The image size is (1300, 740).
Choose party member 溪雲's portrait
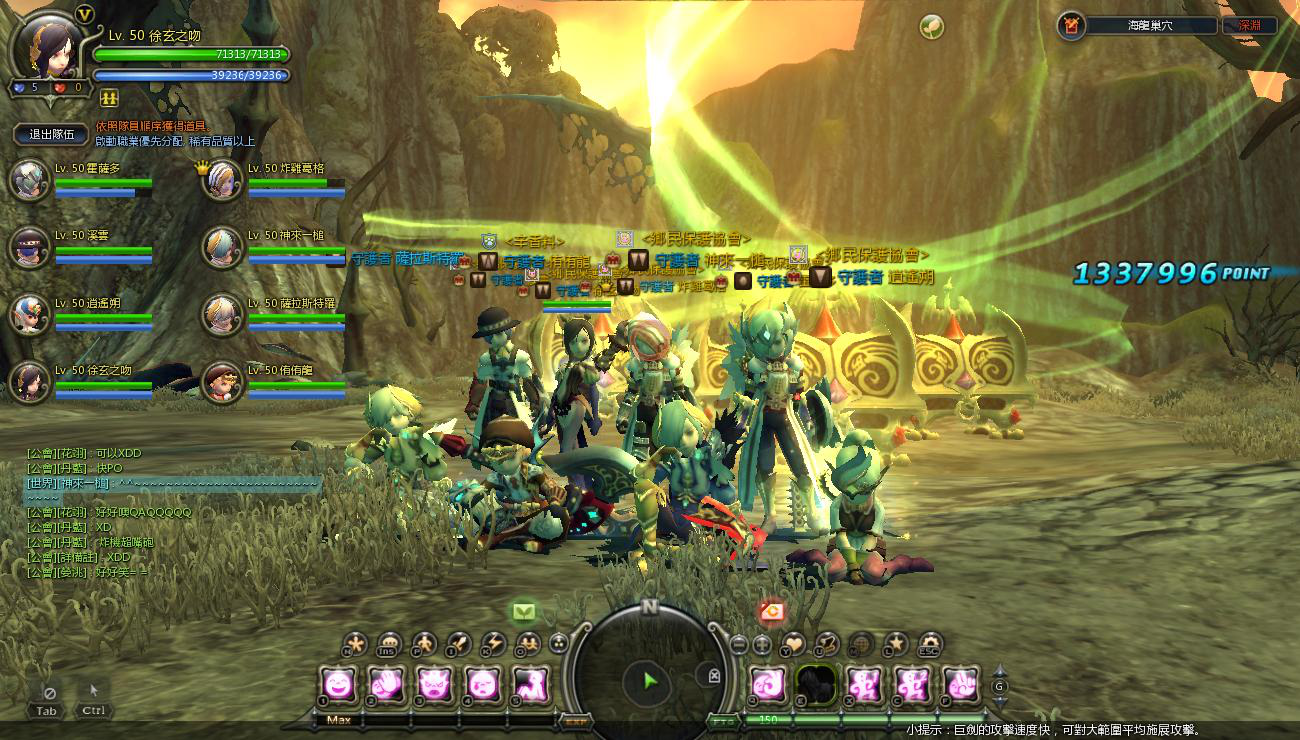30,247
